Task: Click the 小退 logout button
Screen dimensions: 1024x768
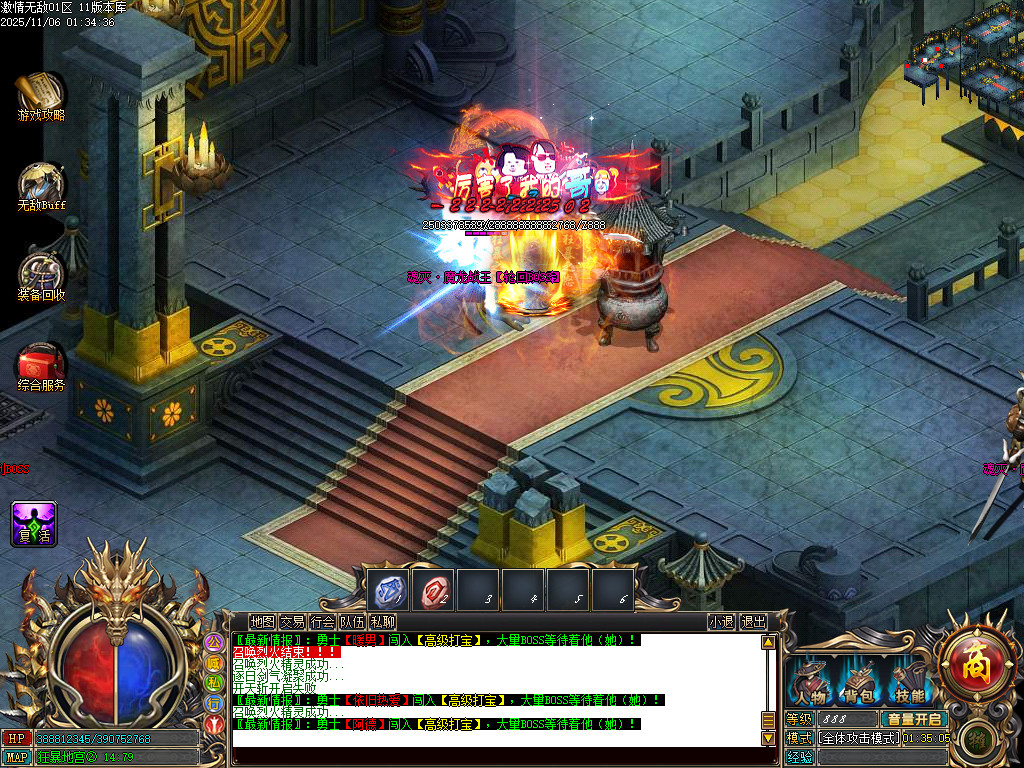Action: [721, 621]
